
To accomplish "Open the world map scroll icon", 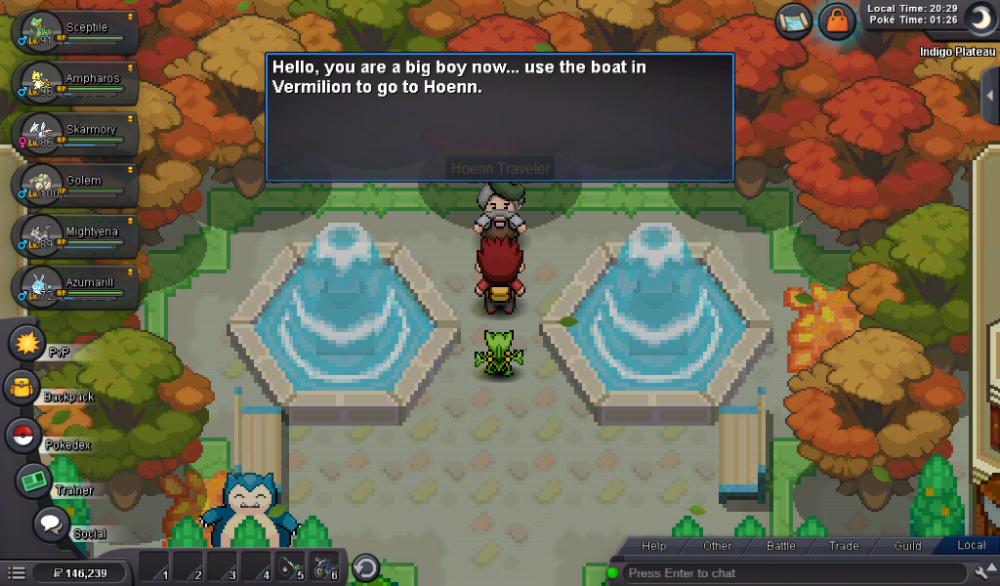I will (795, 20).
